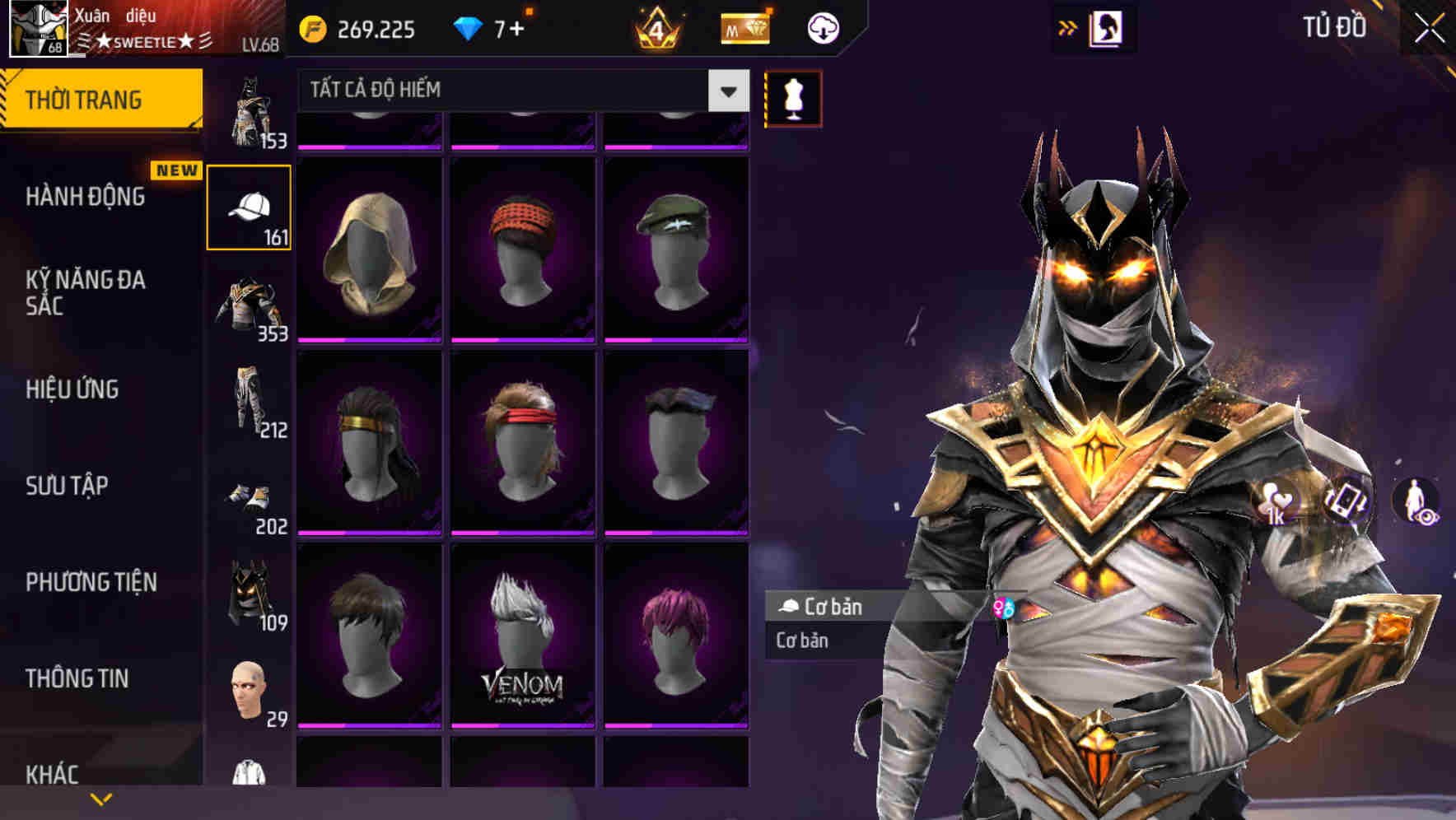Open the mannequin try-on preview icon
The height and width of the screenshot is (820, 1456).
(x=792, y=97)
